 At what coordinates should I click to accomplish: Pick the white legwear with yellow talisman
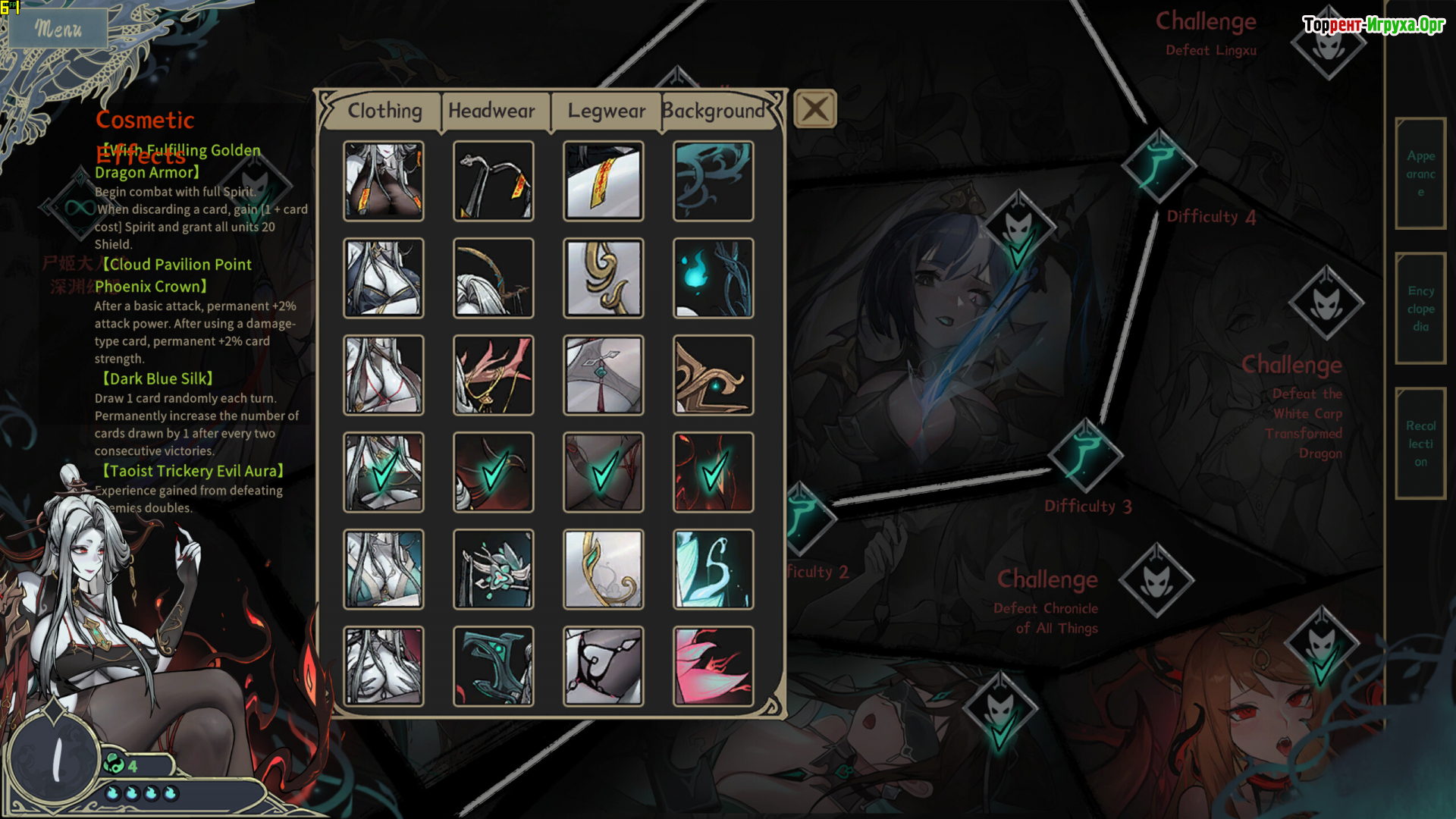603,180
